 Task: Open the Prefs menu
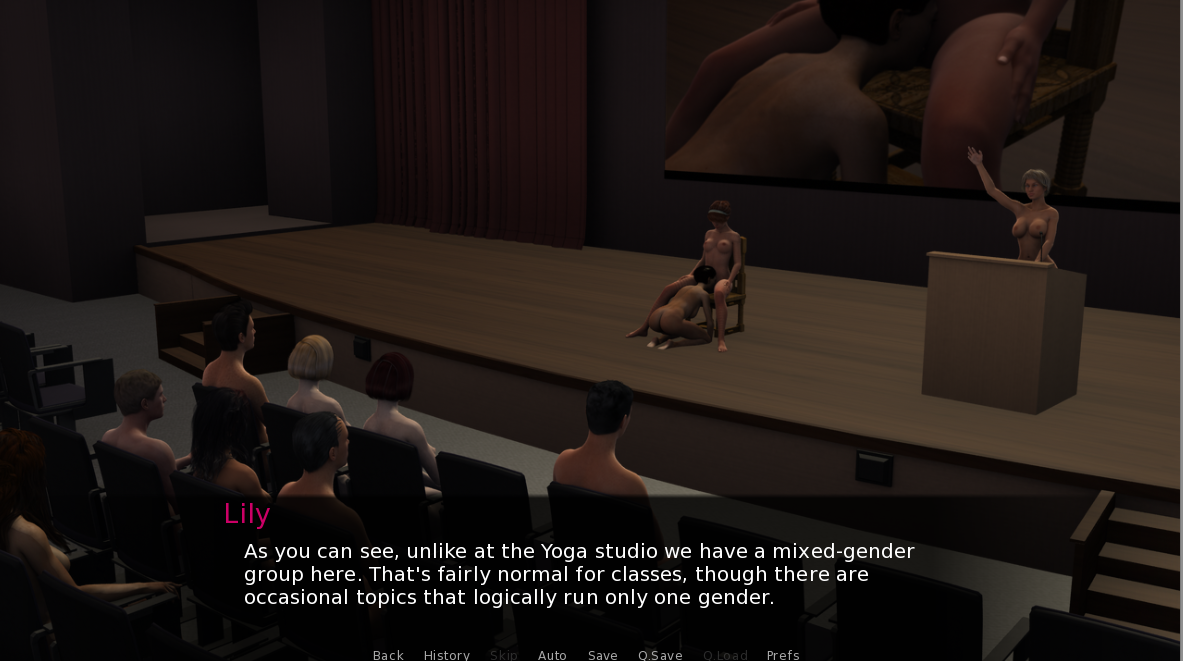(x=783, y=655)
